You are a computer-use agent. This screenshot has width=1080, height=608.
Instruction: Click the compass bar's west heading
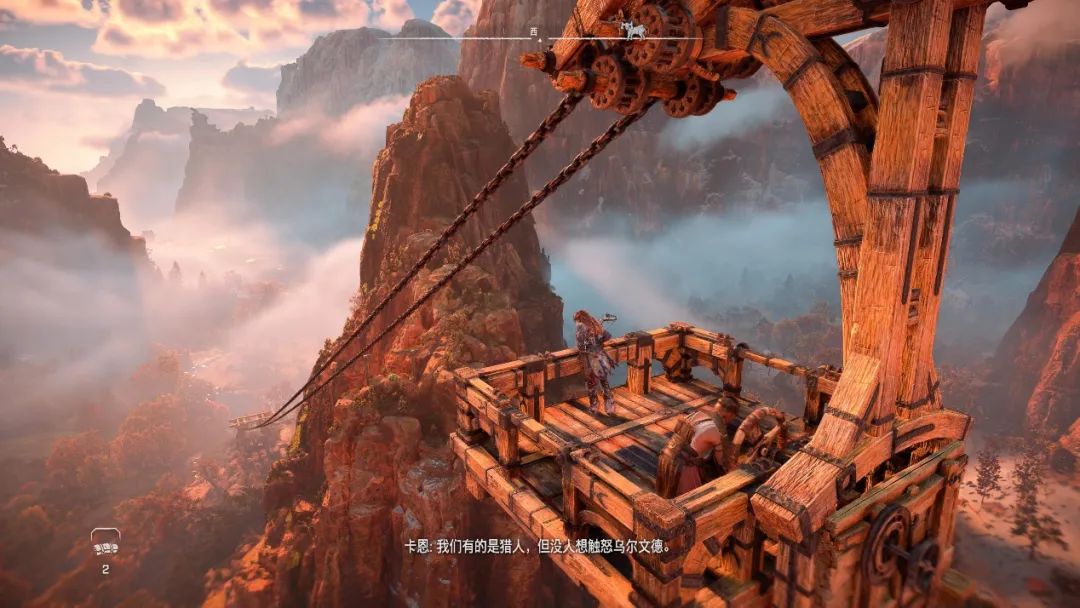click(x=534, y=32)
